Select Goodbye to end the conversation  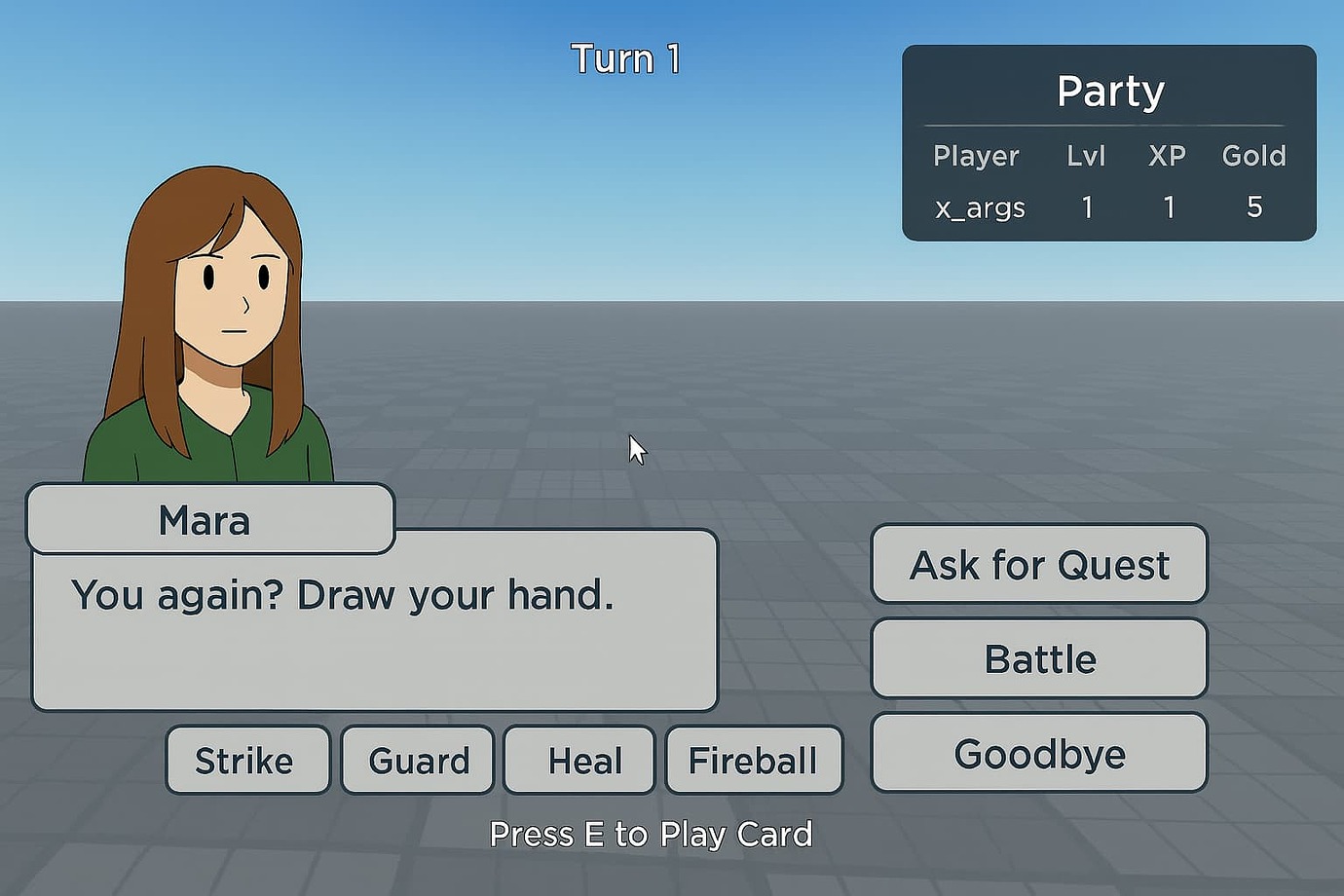1039,752
